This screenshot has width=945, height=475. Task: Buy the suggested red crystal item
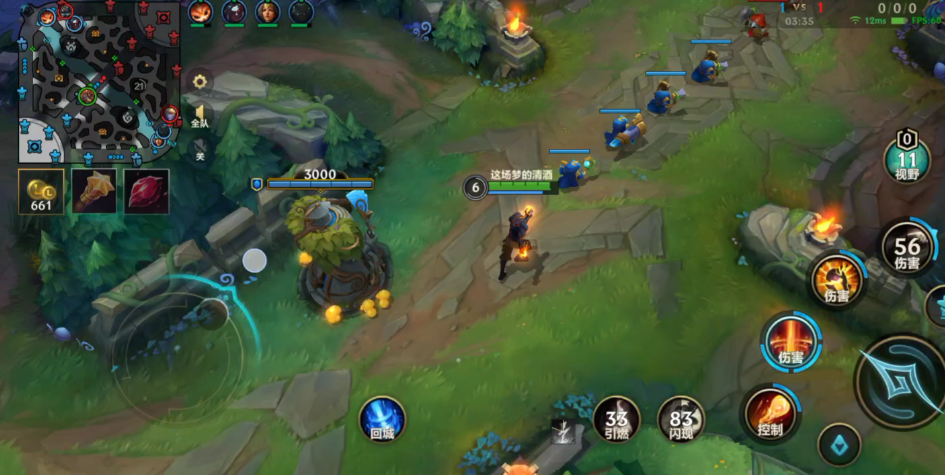(146, 191)
